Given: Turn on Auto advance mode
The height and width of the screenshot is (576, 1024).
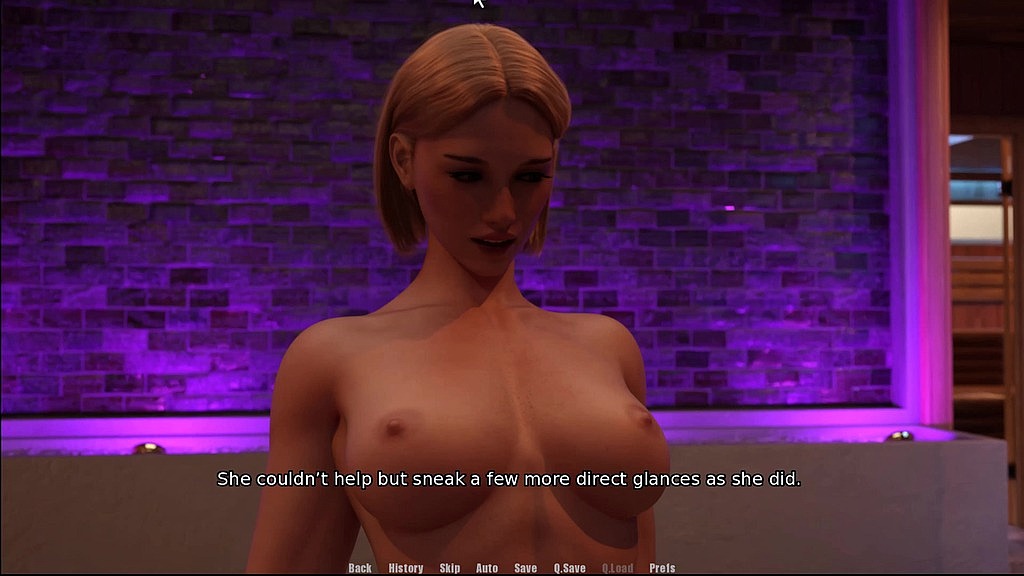Looking at the screenshot, I should pyautogui.click(x=487, y=568).
